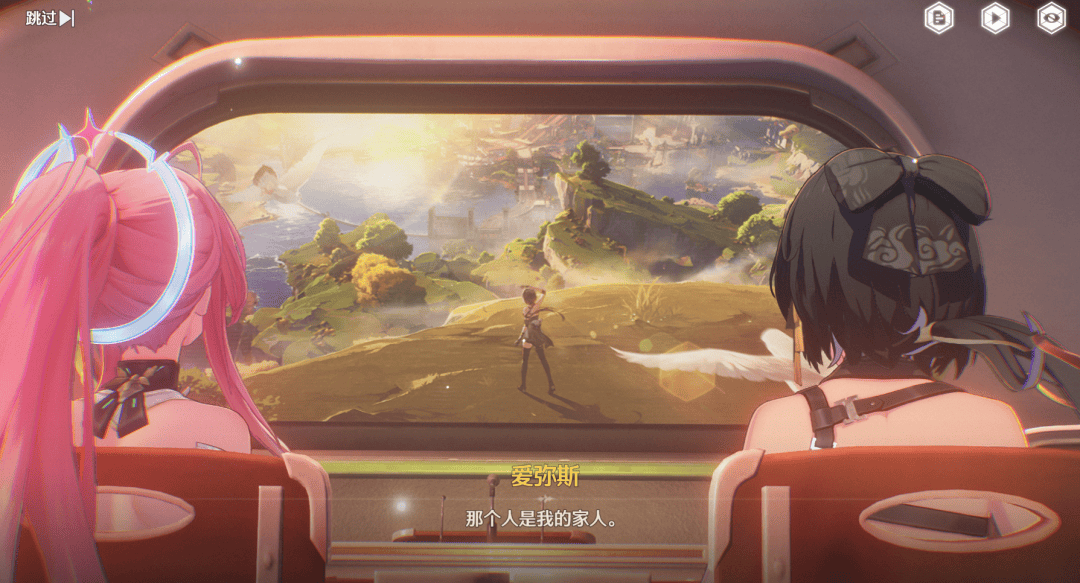The width and height of the screenshot is (1080, 583).
Task: Open the dialogue log document icon
Action: point(939,18)
